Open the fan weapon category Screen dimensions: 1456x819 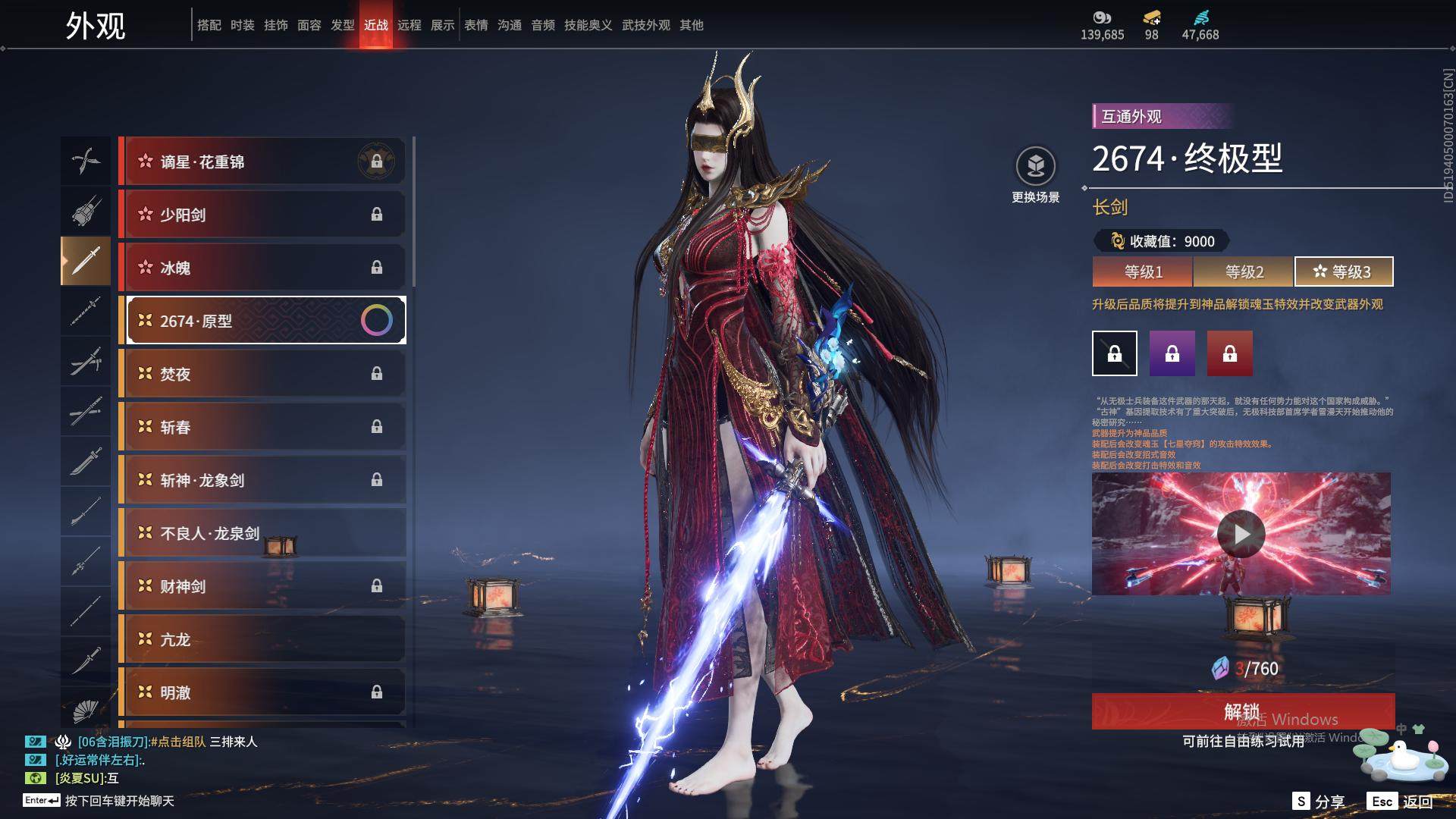(x=86, y=711)
